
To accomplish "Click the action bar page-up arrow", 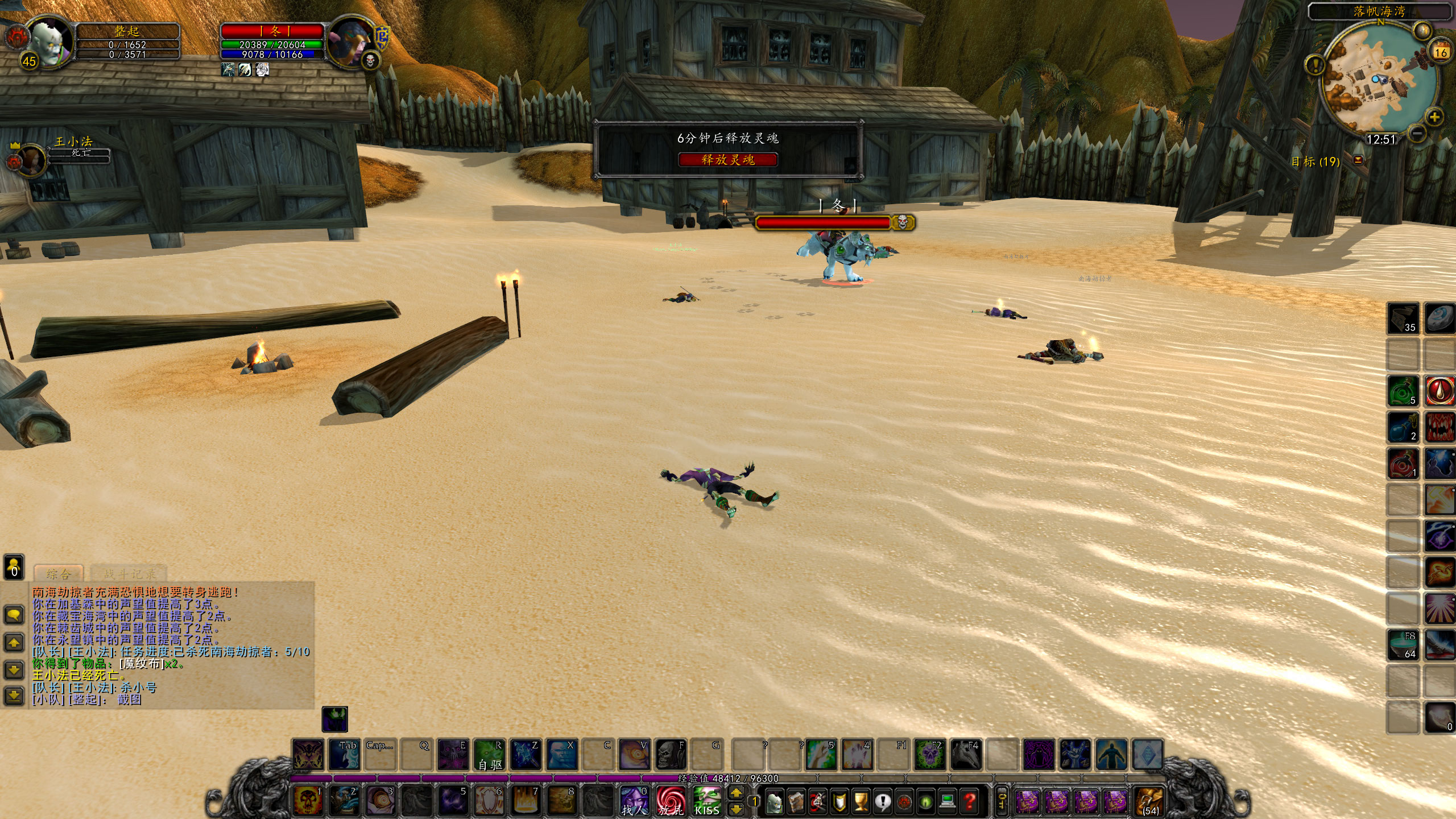I will pos(737,793).
